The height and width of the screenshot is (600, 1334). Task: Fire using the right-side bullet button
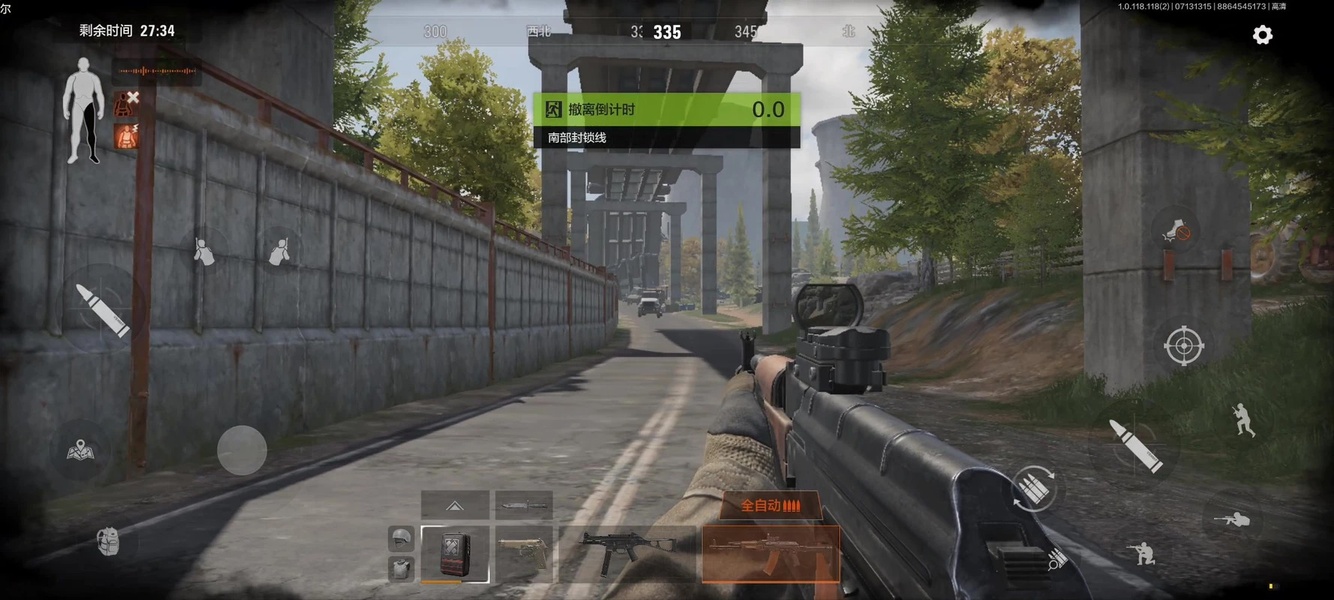click(1134, 445)
